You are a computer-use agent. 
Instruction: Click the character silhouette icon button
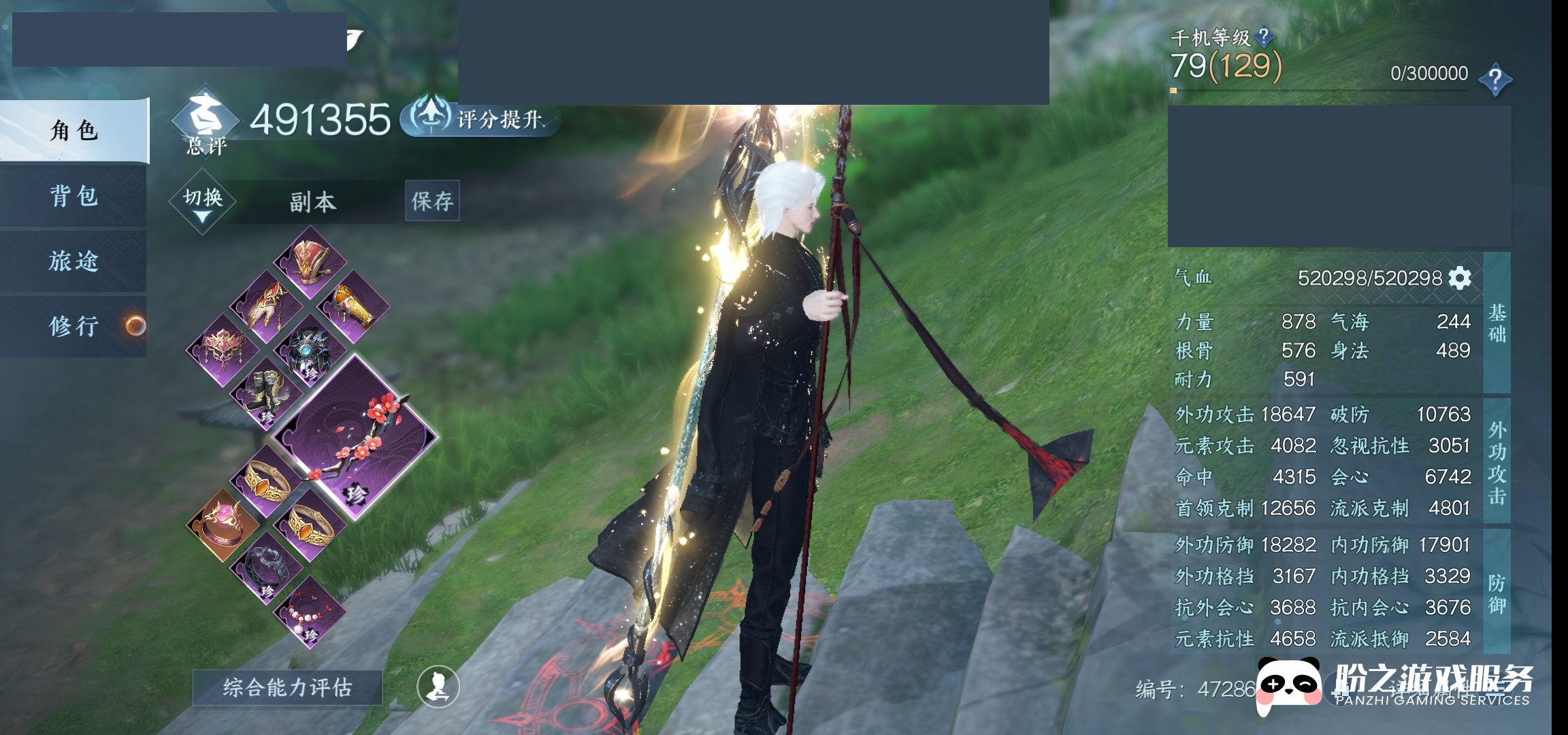coord(438,687)
